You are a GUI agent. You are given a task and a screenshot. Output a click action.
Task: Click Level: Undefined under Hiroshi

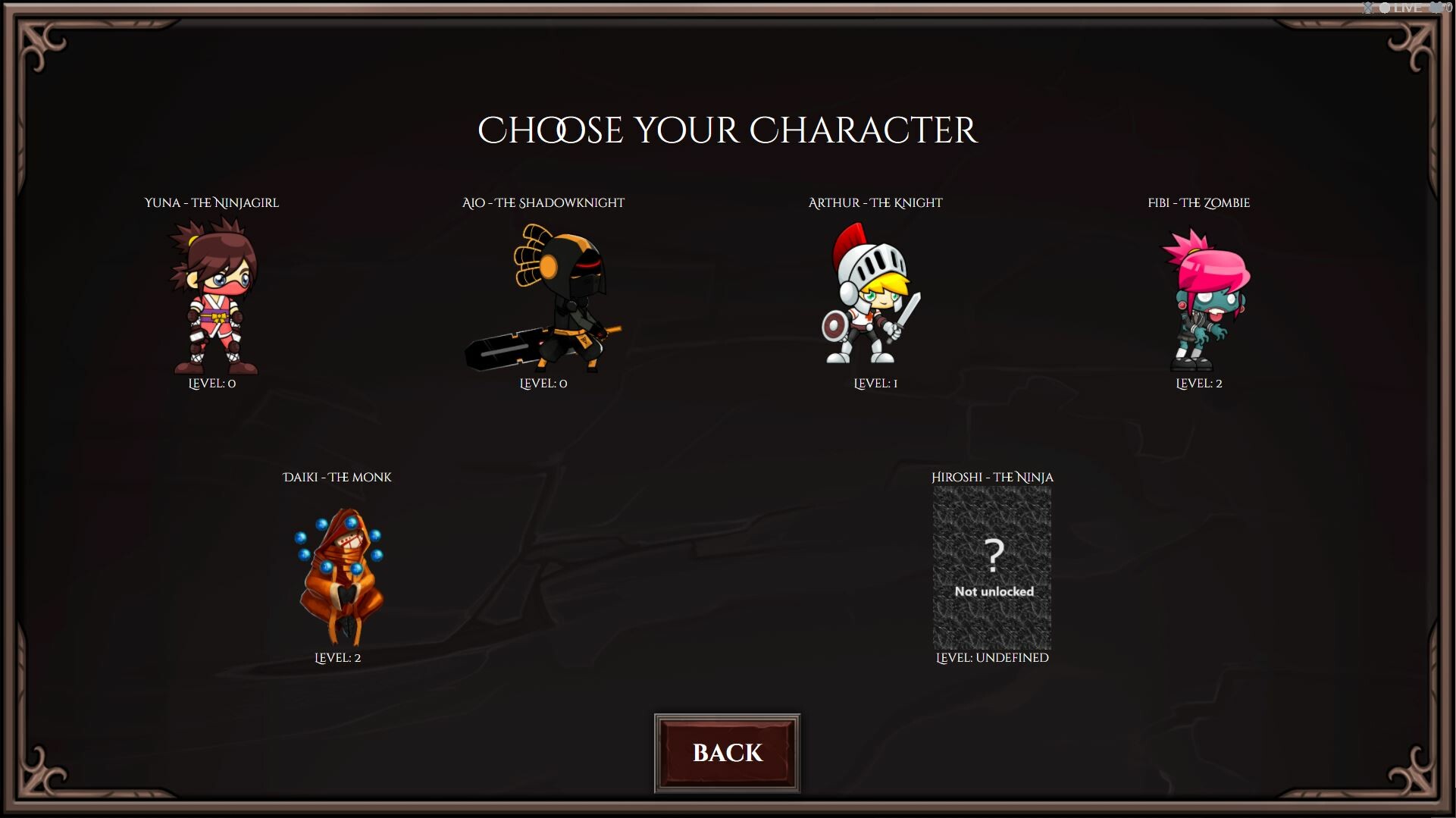tap(991, 658)
